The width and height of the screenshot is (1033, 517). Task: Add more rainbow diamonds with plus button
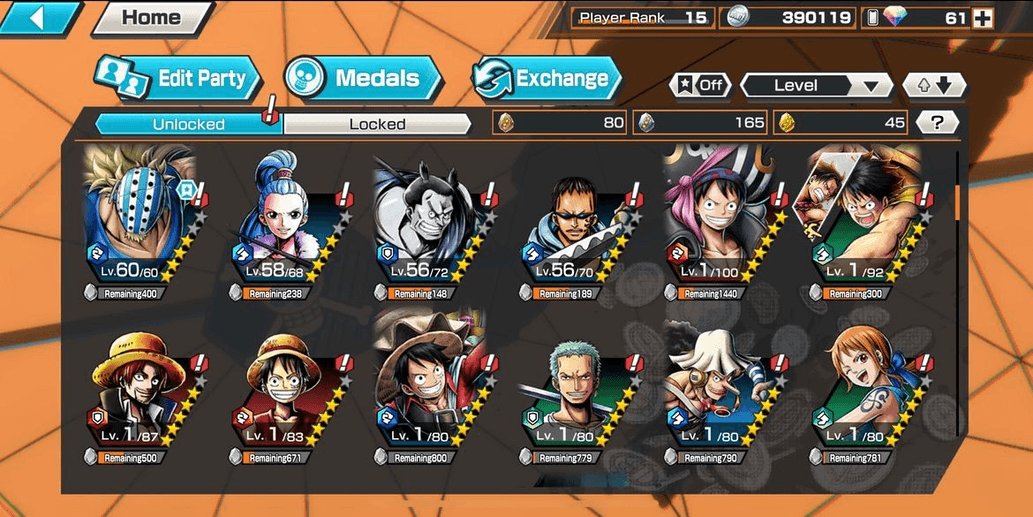pyautogui.click(x=982, y=18)
